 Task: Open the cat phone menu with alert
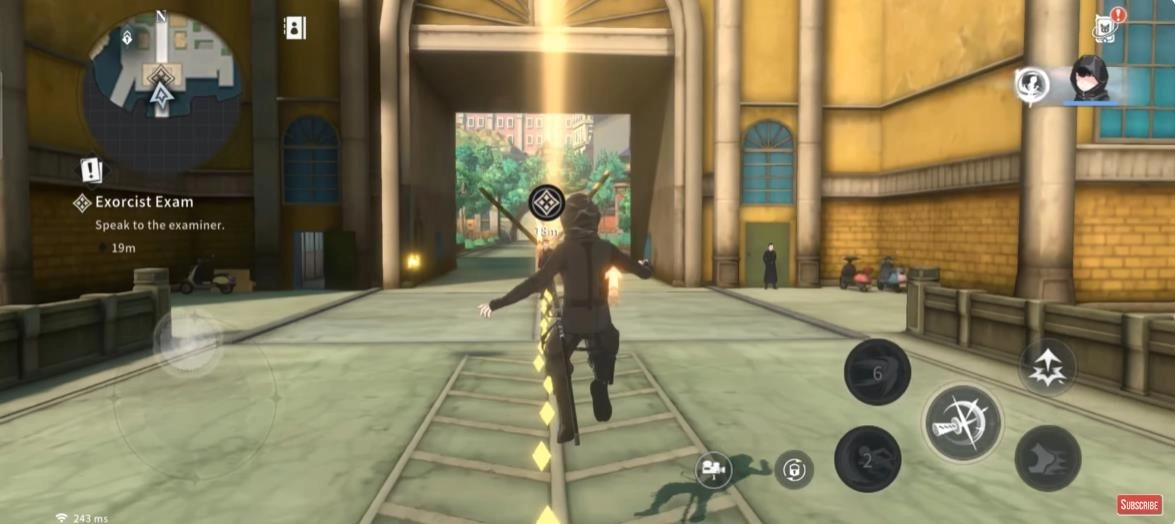click(x=1106, y=27)
